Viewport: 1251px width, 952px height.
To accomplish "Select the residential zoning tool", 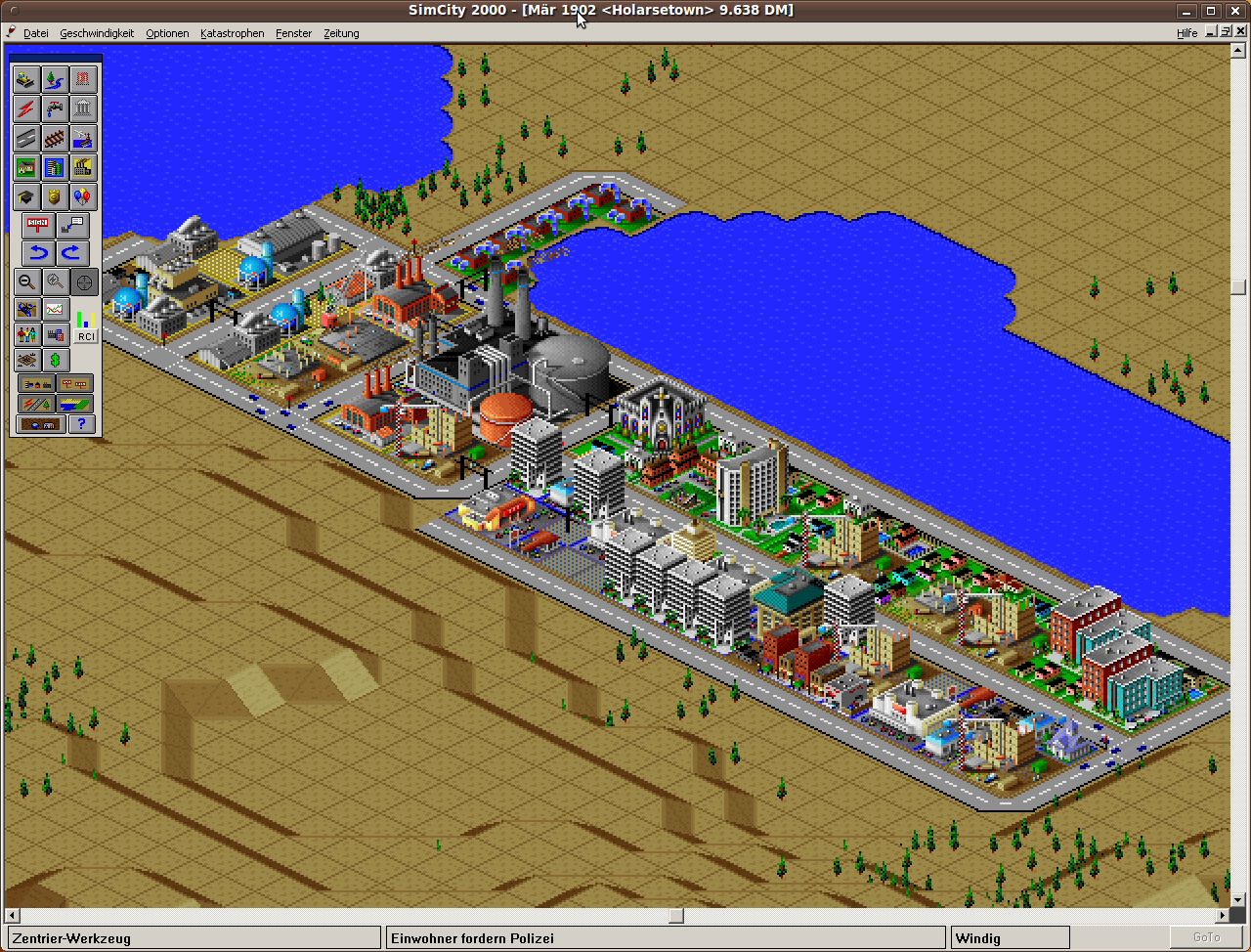I will [x=25, y=168].
